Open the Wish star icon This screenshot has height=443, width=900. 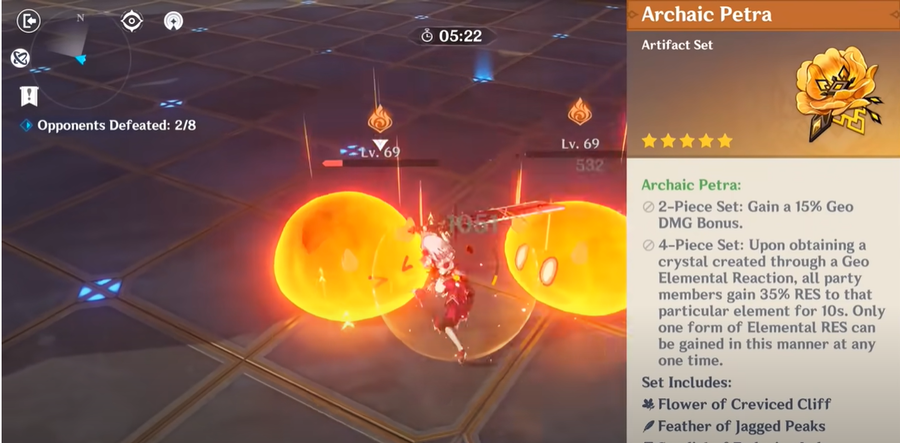tap(173, 20)
